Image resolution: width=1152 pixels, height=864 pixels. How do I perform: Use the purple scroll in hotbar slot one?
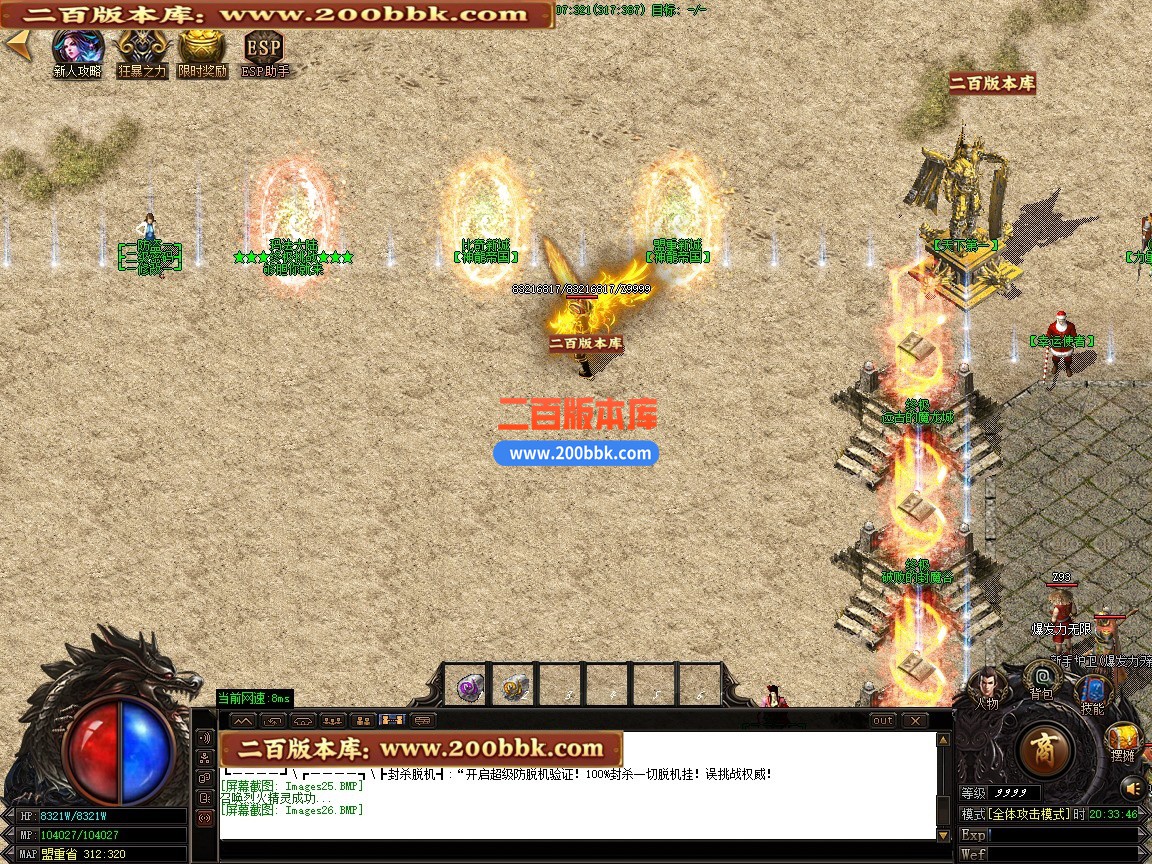click(x=469, y=687)
